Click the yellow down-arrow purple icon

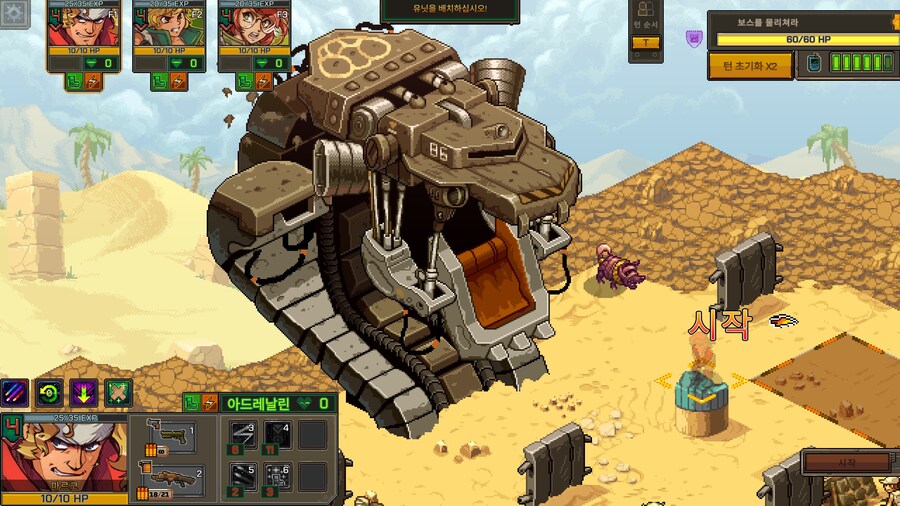tap(84, 392)
